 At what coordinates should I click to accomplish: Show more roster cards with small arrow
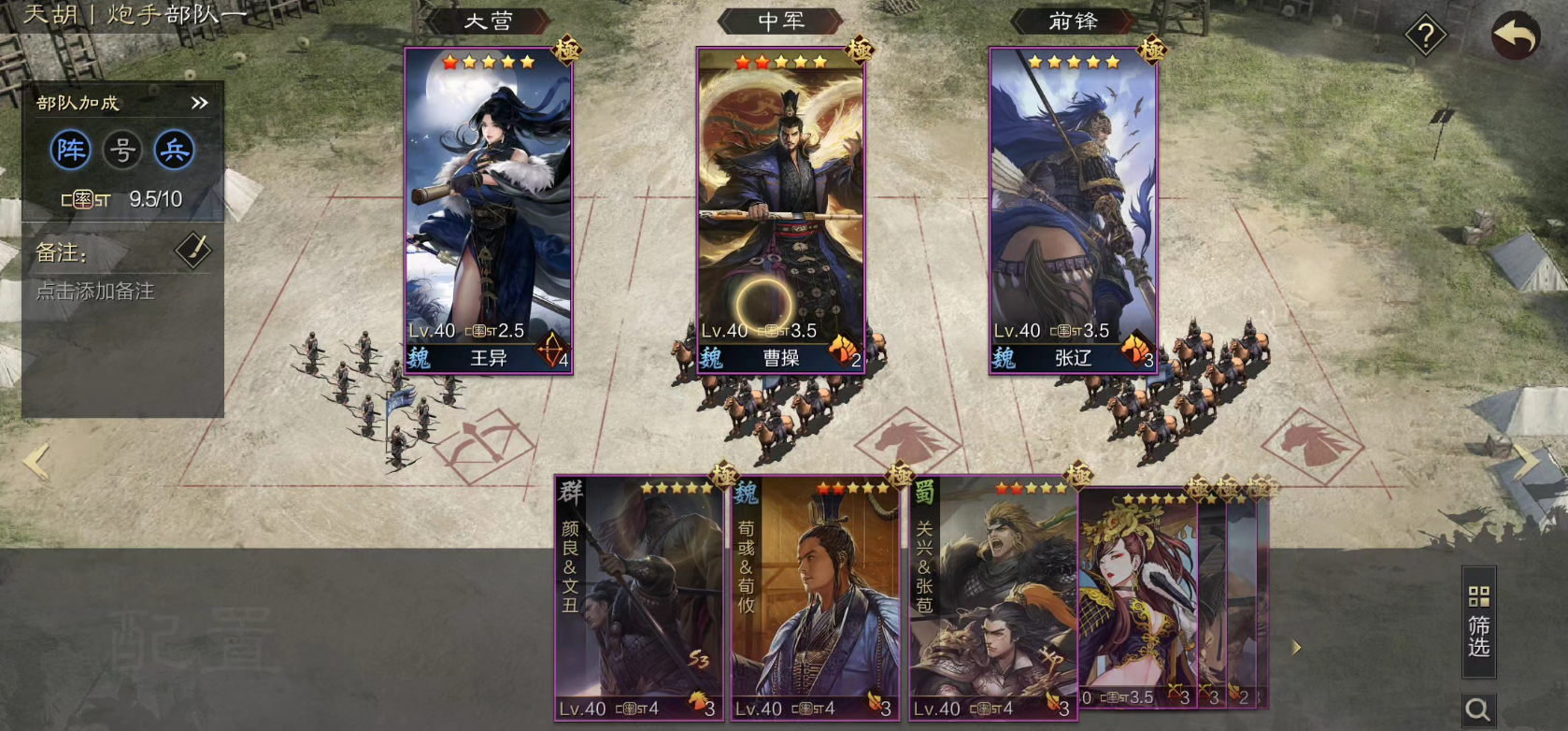point(1296,647)
